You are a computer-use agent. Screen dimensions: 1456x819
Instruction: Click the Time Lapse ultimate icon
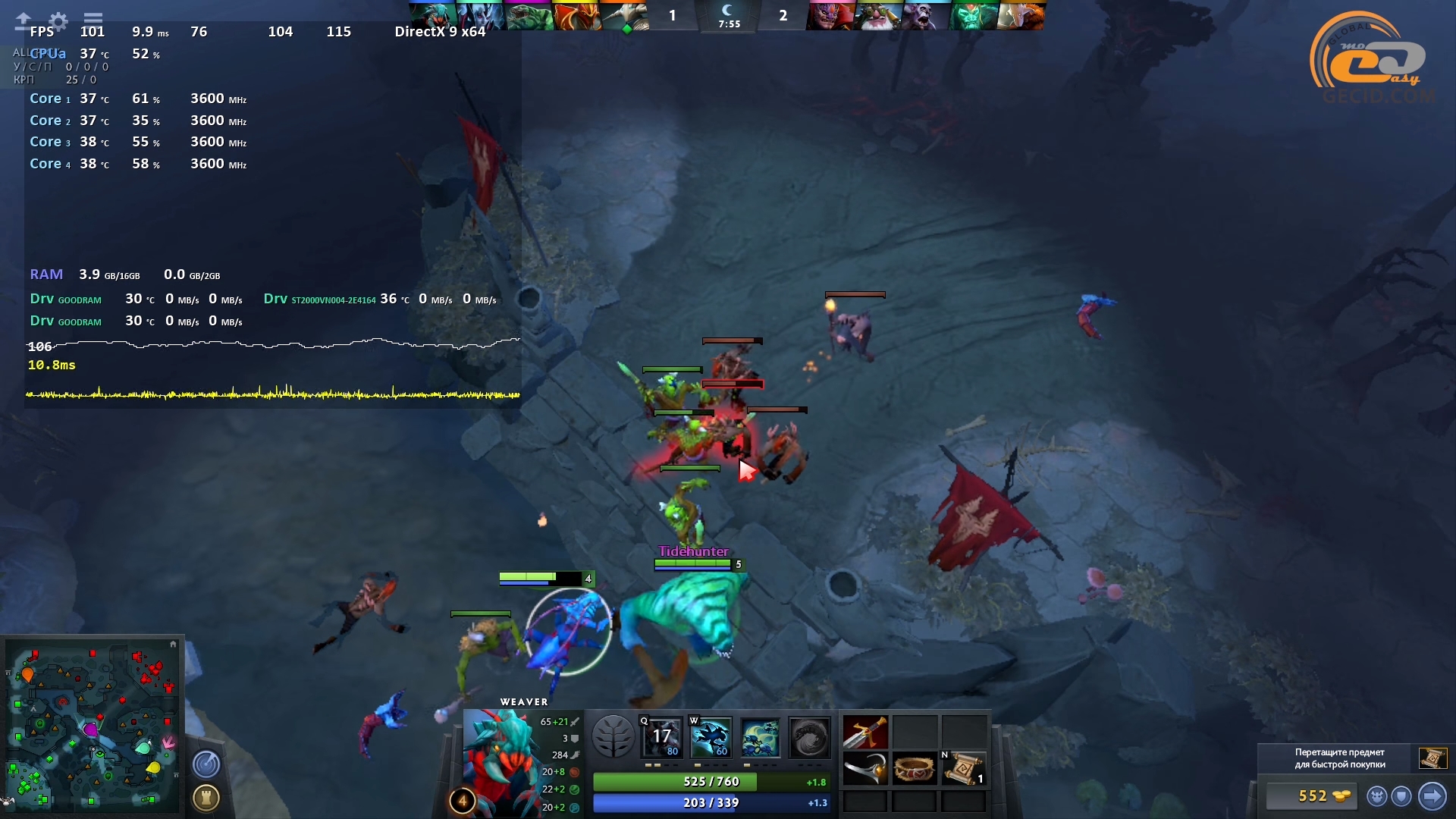click(809, 737)
